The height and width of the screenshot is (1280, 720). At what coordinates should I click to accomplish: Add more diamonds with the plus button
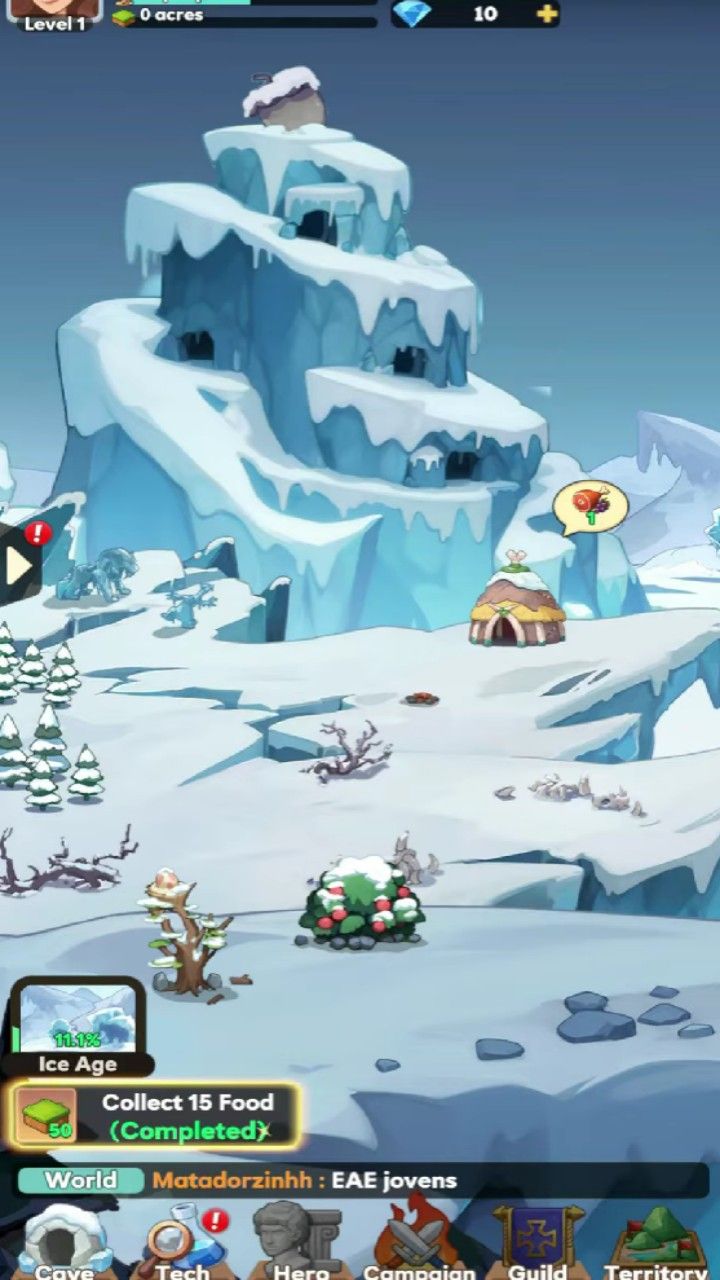[x=546, y=14]
